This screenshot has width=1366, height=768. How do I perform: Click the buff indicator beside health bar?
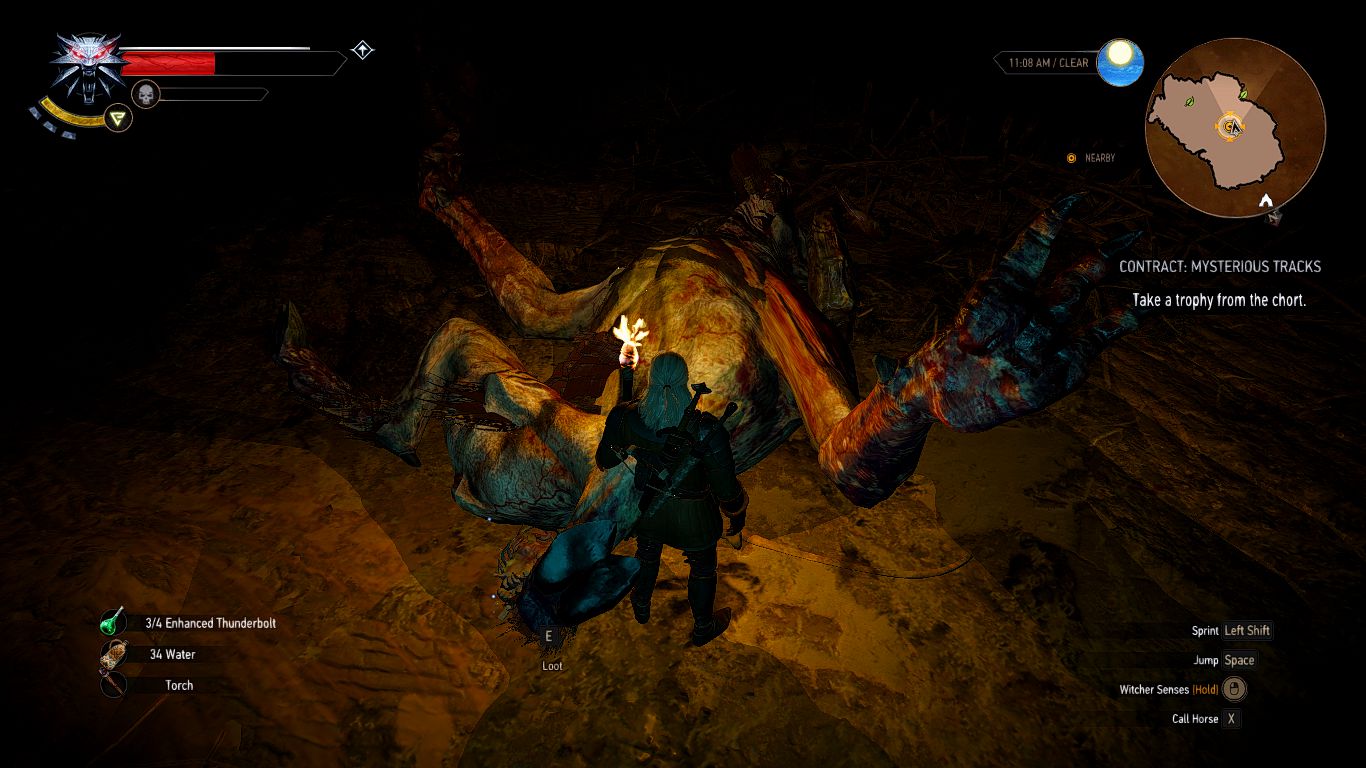tap(362, 50)
